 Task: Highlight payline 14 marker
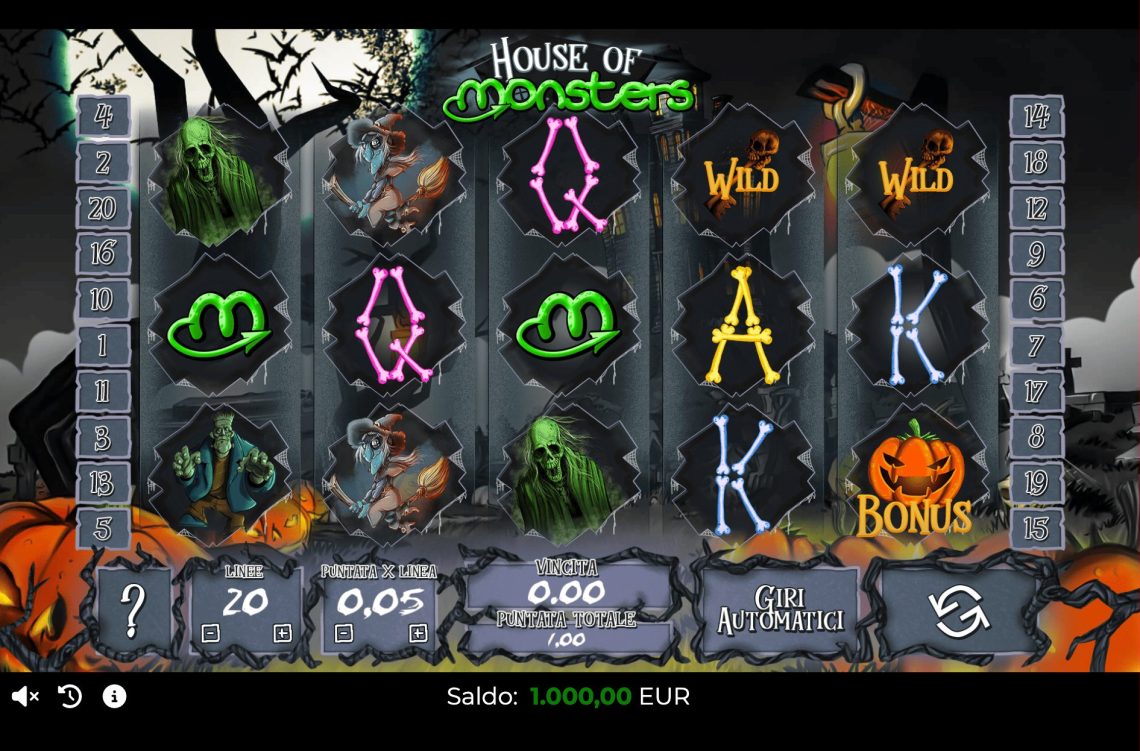(x=1036, y=116)
